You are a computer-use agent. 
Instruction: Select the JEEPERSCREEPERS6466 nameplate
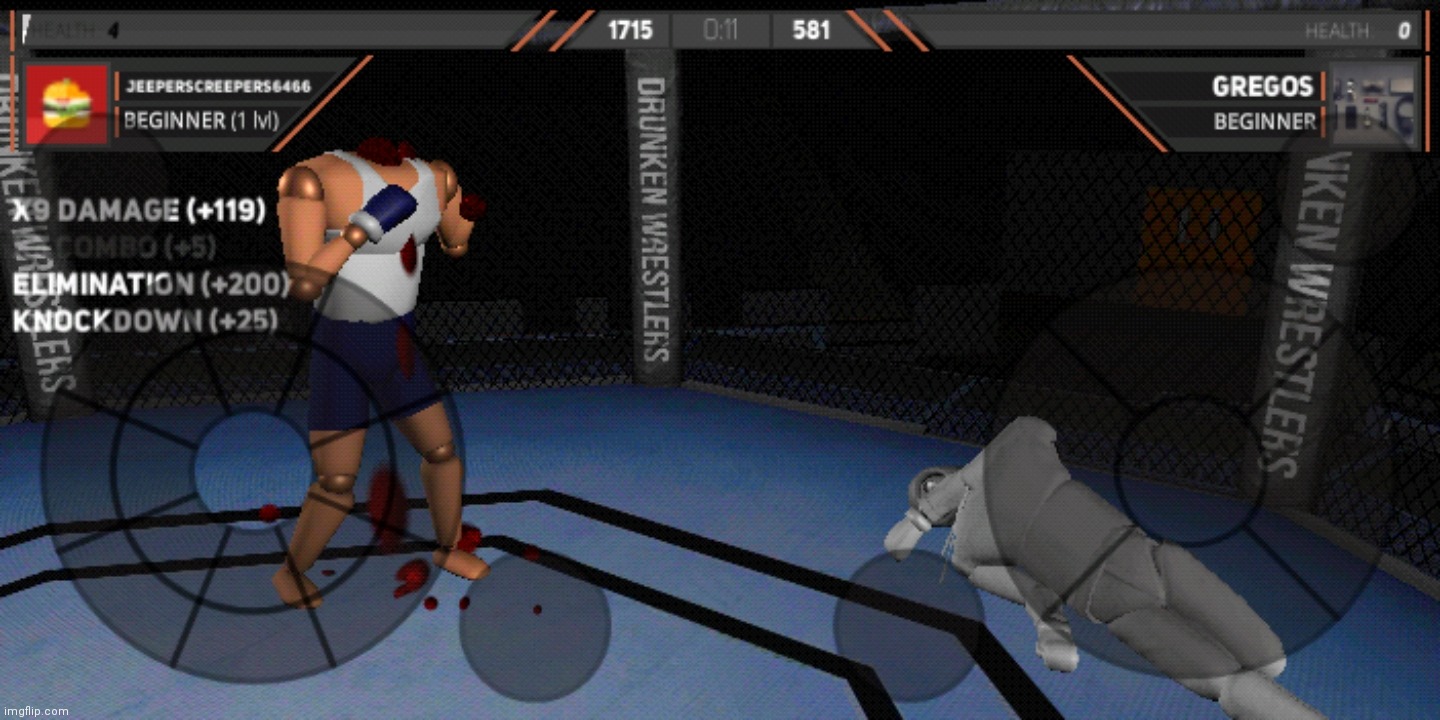220,86
